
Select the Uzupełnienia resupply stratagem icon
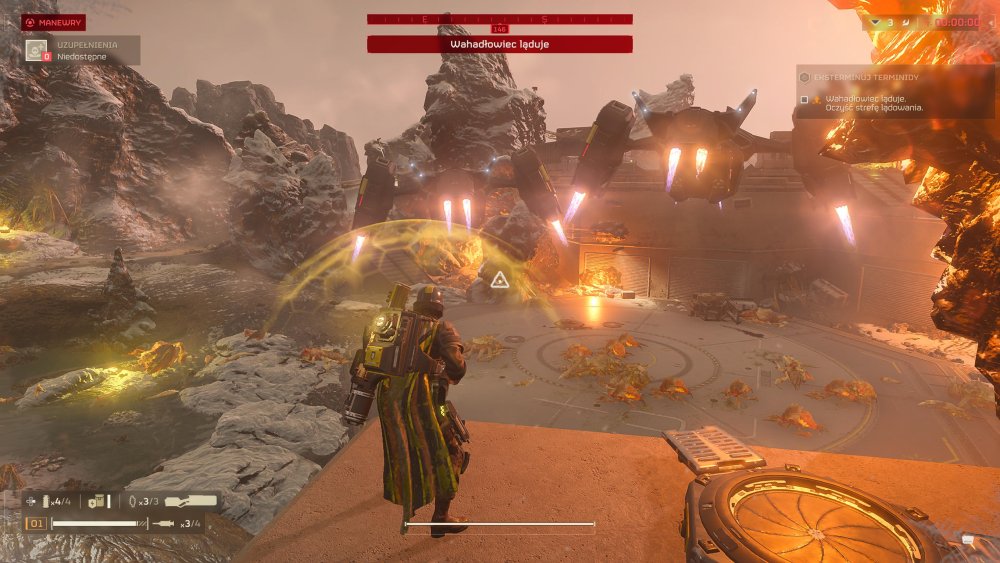pos(37,50)
